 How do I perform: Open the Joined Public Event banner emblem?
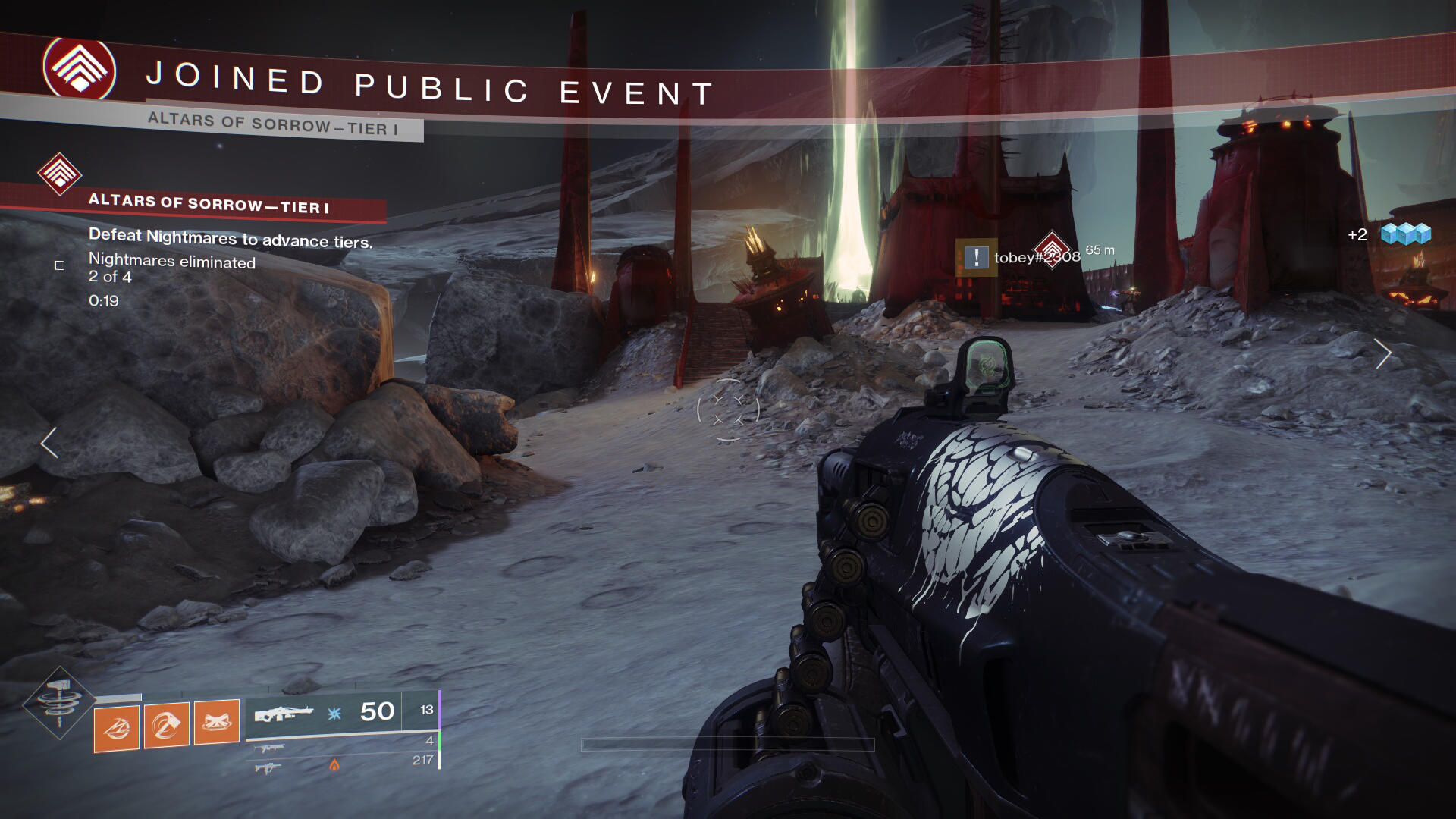80,69
